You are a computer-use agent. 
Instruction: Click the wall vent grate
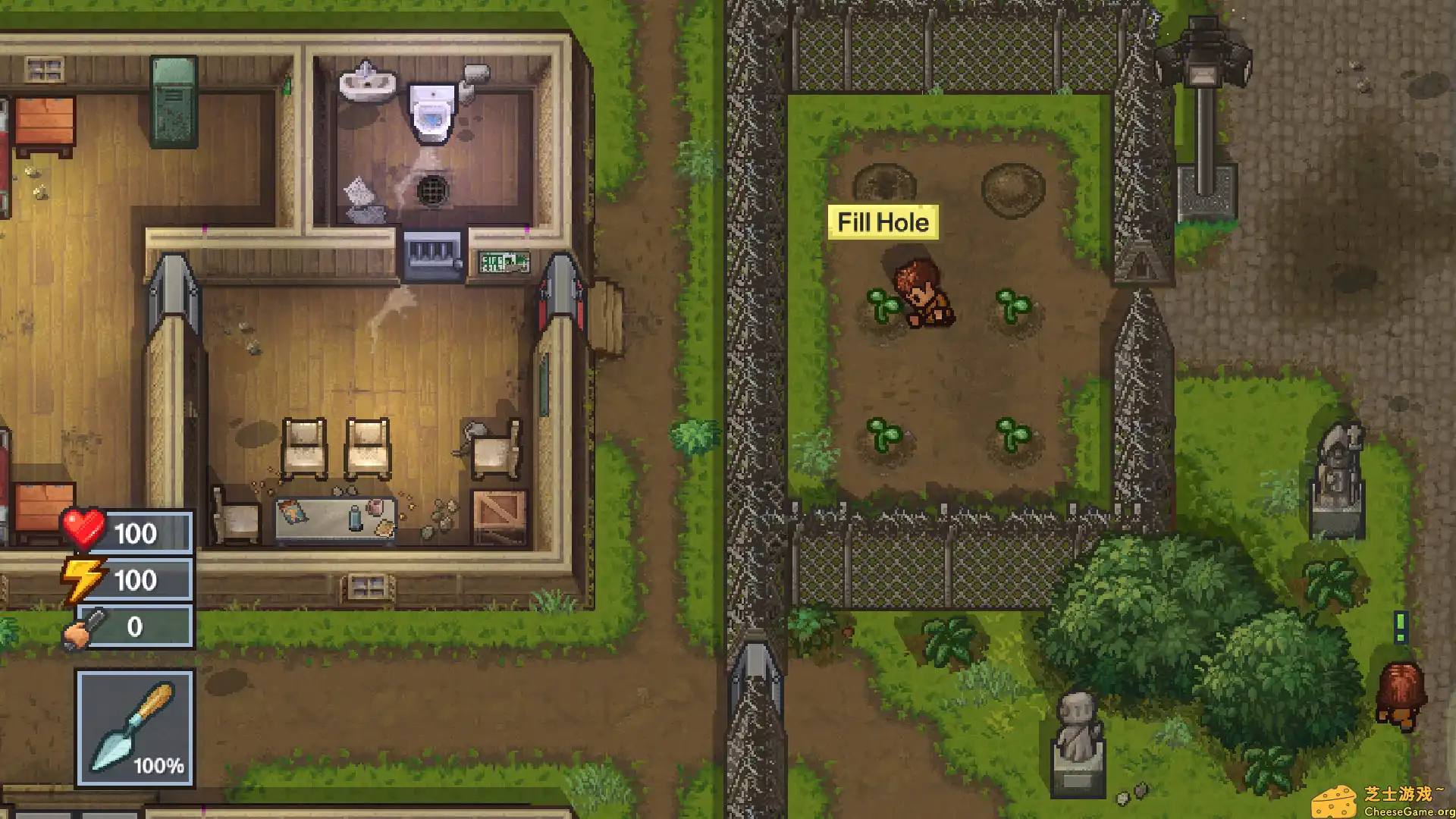(x=431, y=250)
